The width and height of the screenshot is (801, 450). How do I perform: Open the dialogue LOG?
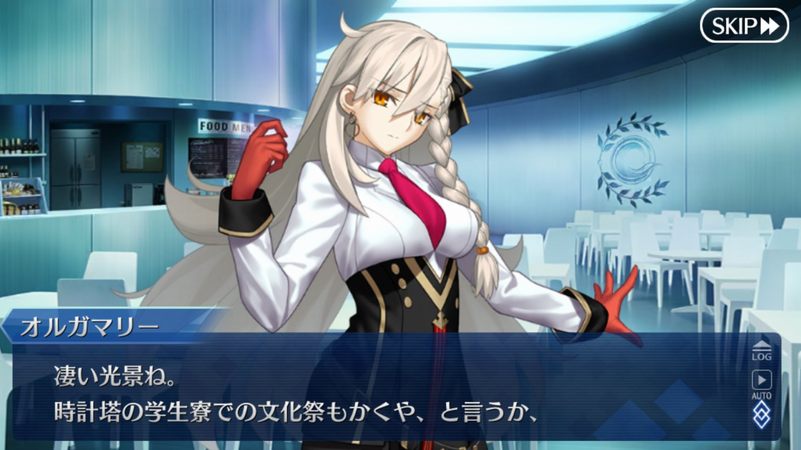point(761,351)
